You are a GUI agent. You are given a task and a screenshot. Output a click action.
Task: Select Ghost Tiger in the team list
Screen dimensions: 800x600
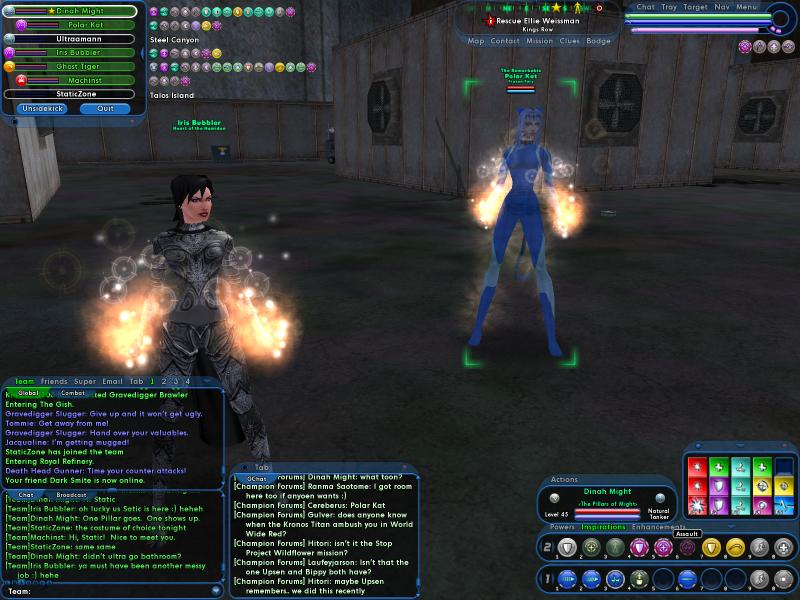pos(79,66)
